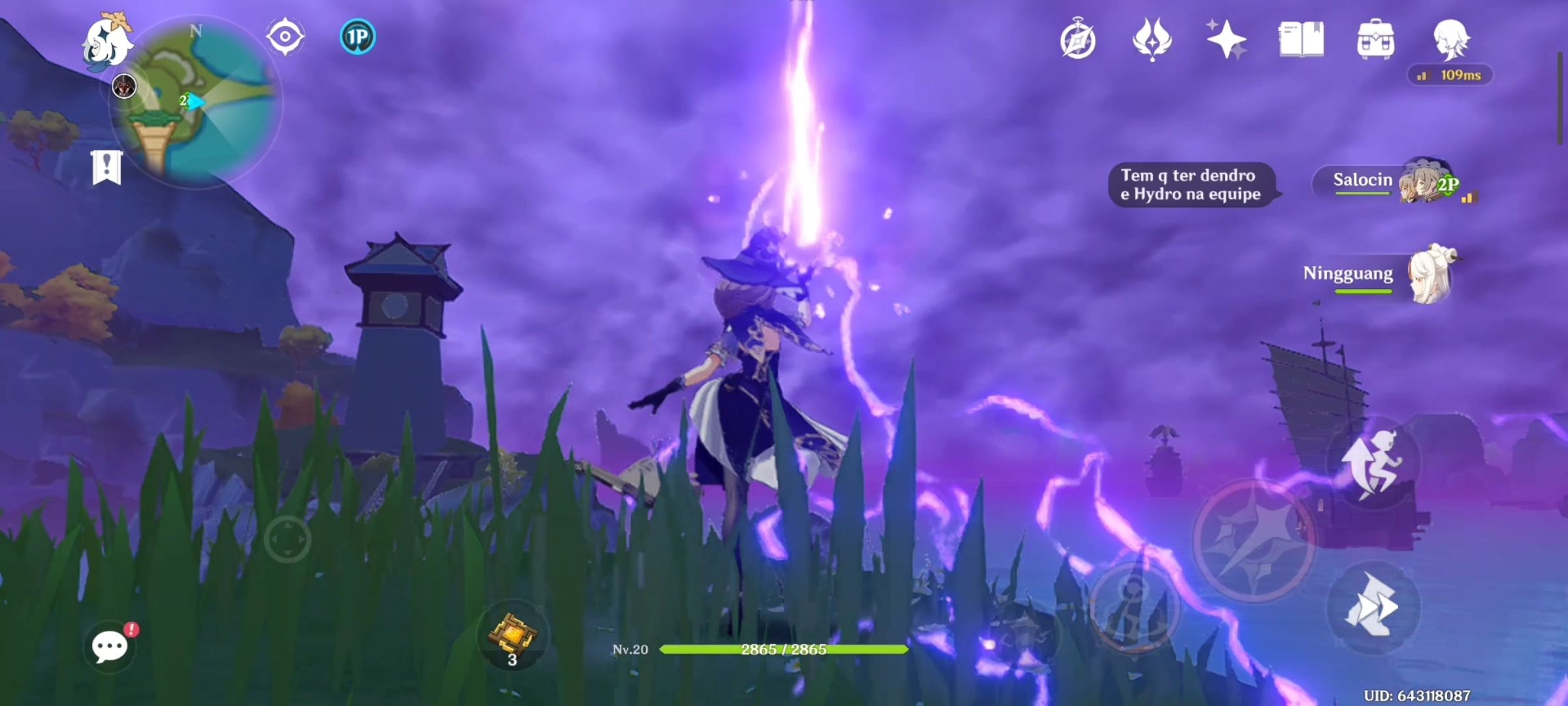Open the Adventurer Handbook book icon
Viewport: 1568px width, 706px height.
(x=1302, y=41)
